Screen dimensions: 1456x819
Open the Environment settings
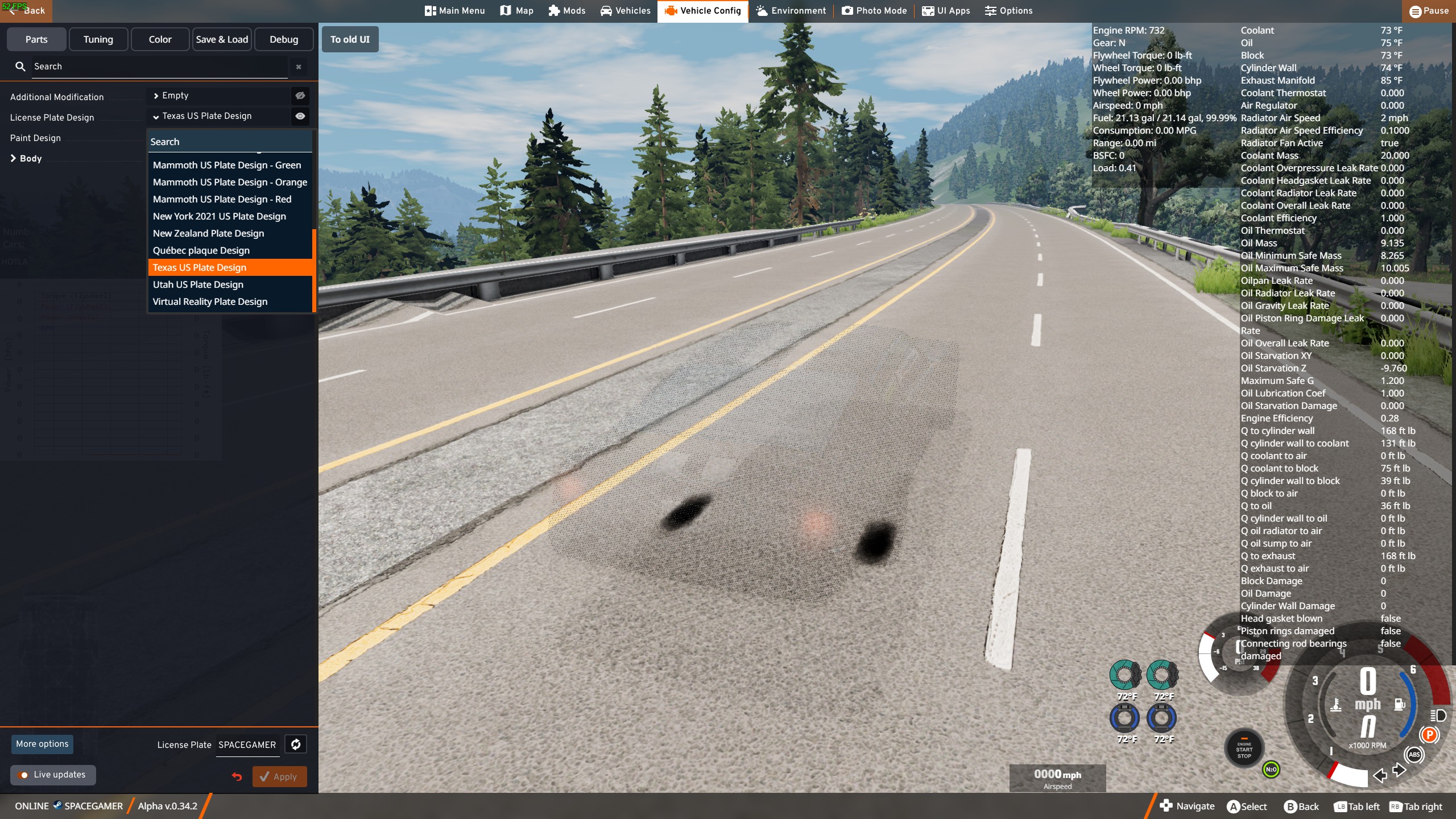coord(791,11)
